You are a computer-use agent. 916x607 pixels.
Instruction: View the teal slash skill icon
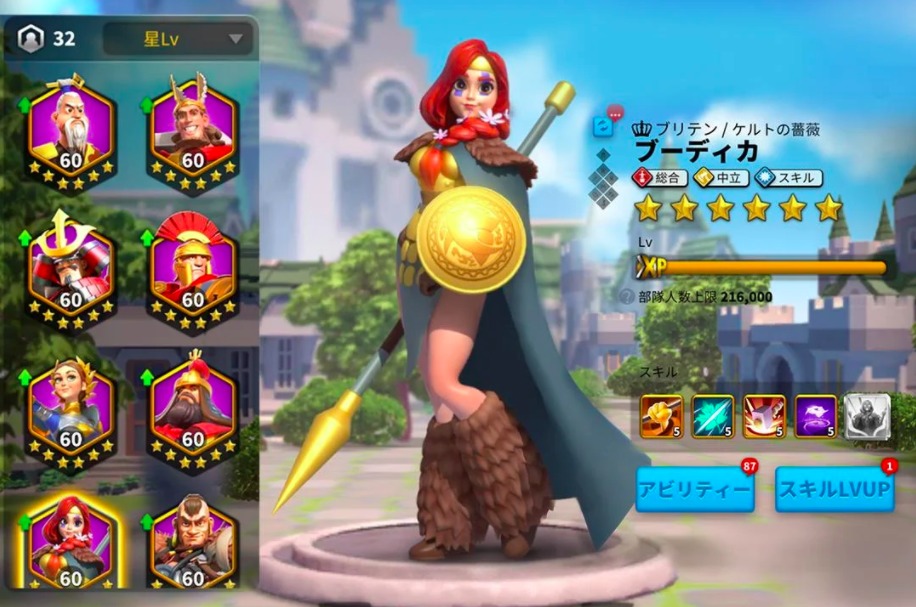coord(712,417)
